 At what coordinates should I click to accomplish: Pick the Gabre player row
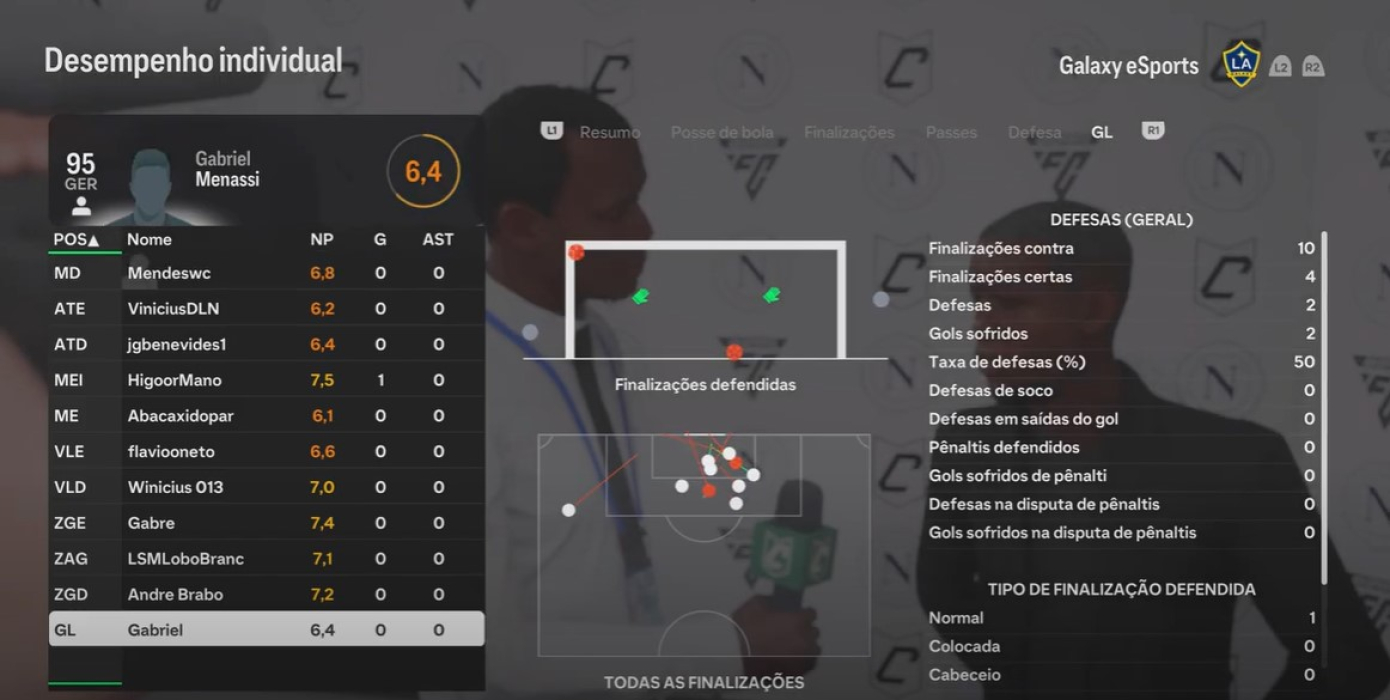(266, 523)
